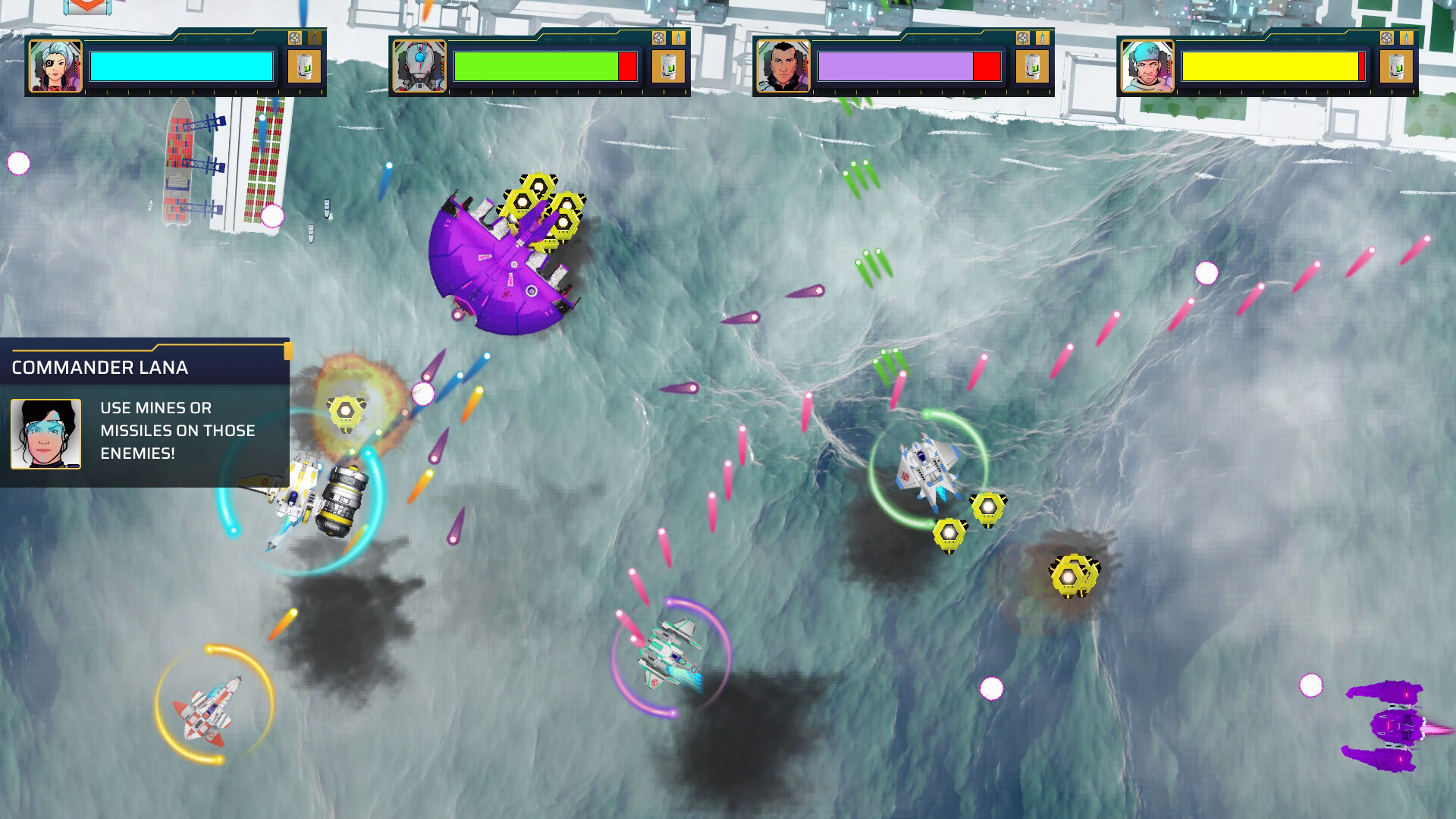Select the battery pickup icon beside the yellow bar
Screen dimensions: 1456x819
point(1396,66)
